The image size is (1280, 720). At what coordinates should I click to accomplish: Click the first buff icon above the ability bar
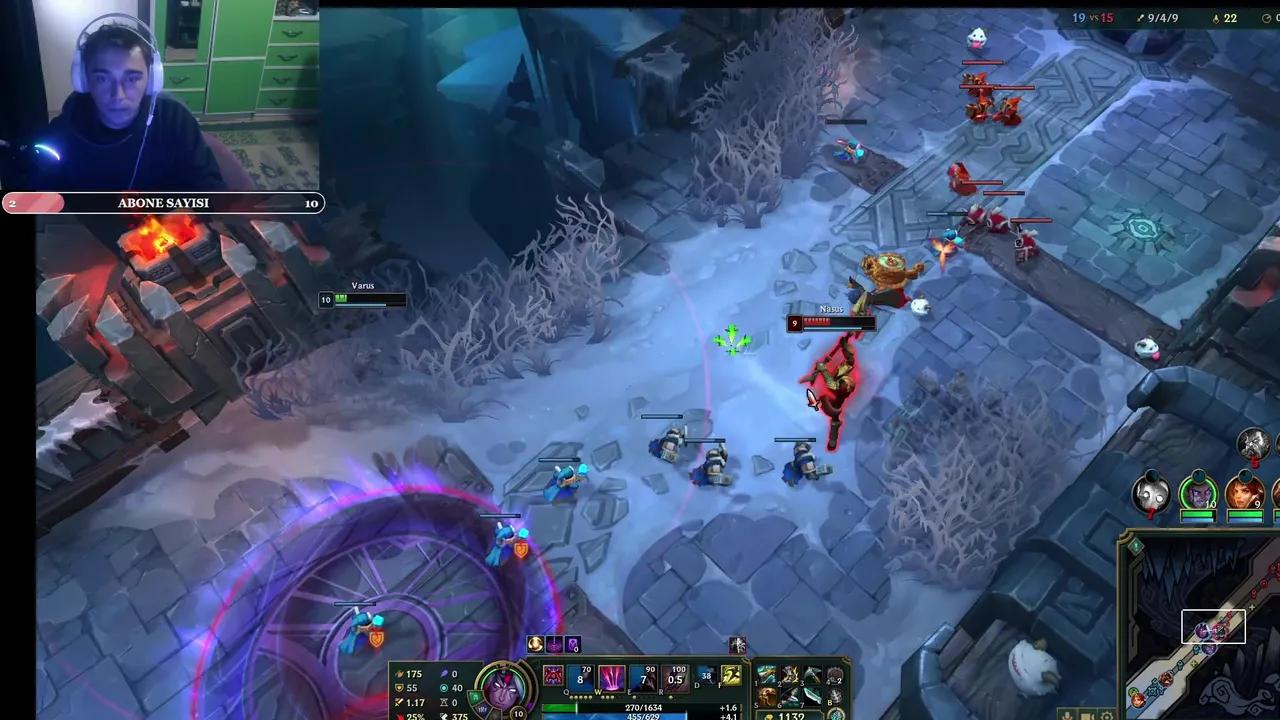(x=535, y=644)
